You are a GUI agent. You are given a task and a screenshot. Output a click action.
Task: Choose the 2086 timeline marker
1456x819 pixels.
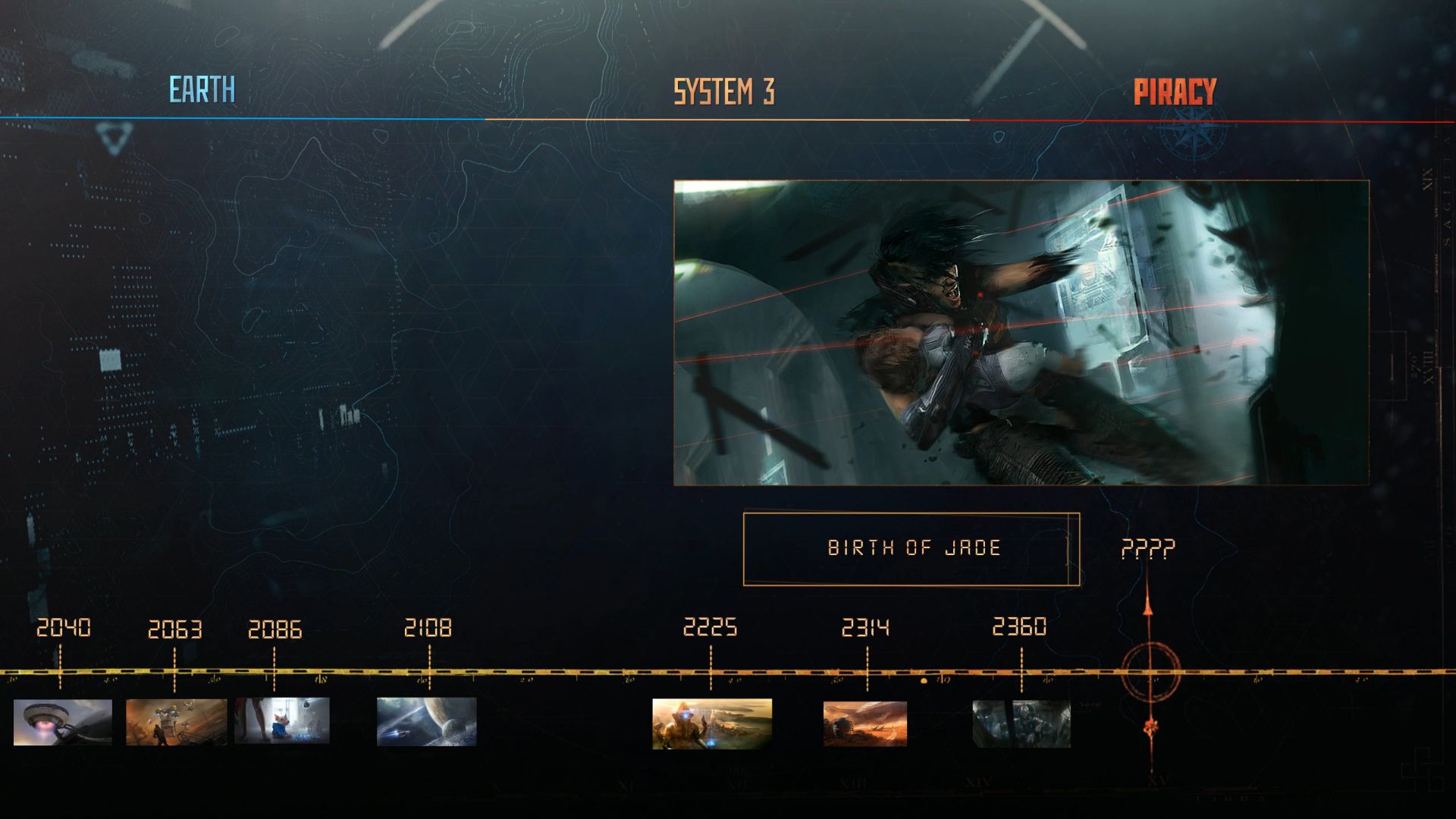275,630
